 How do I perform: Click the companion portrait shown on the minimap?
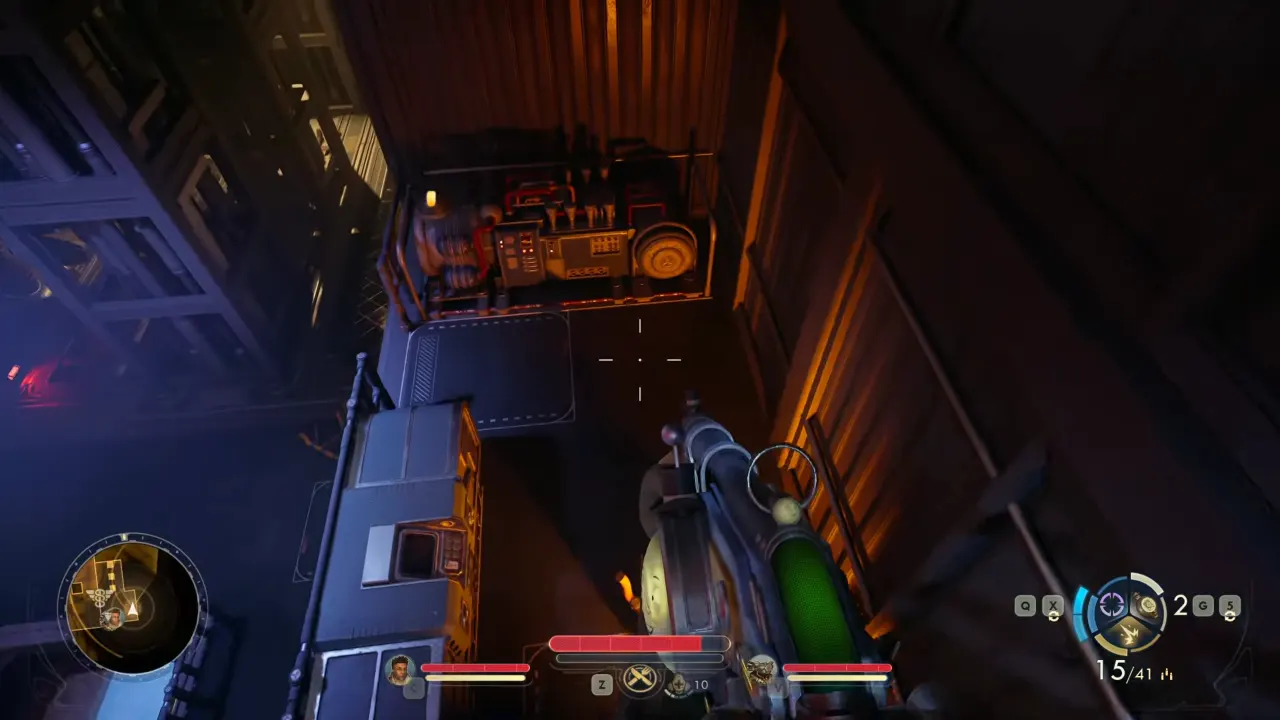click(115, 618)
